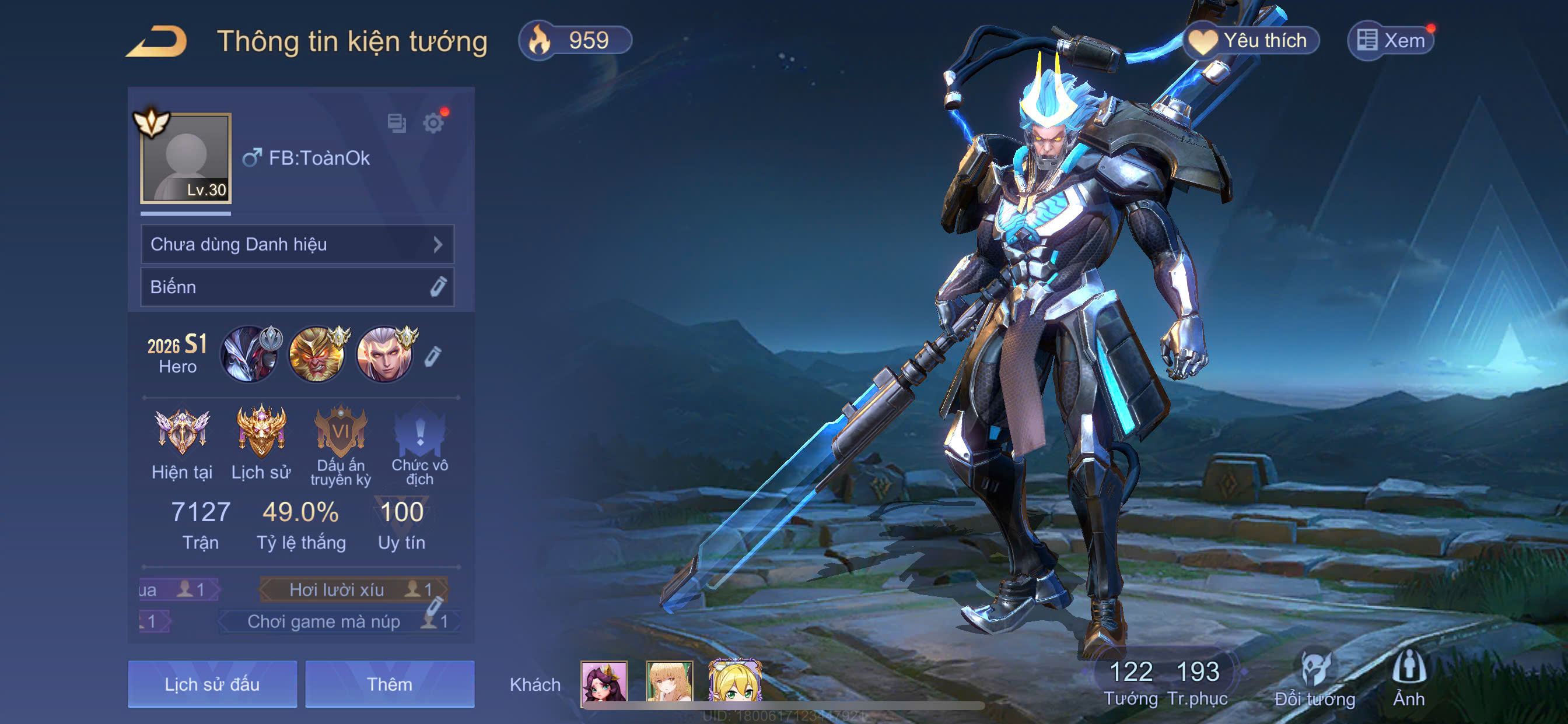Tap the Yêu thích heart button

pos(1251,41)
